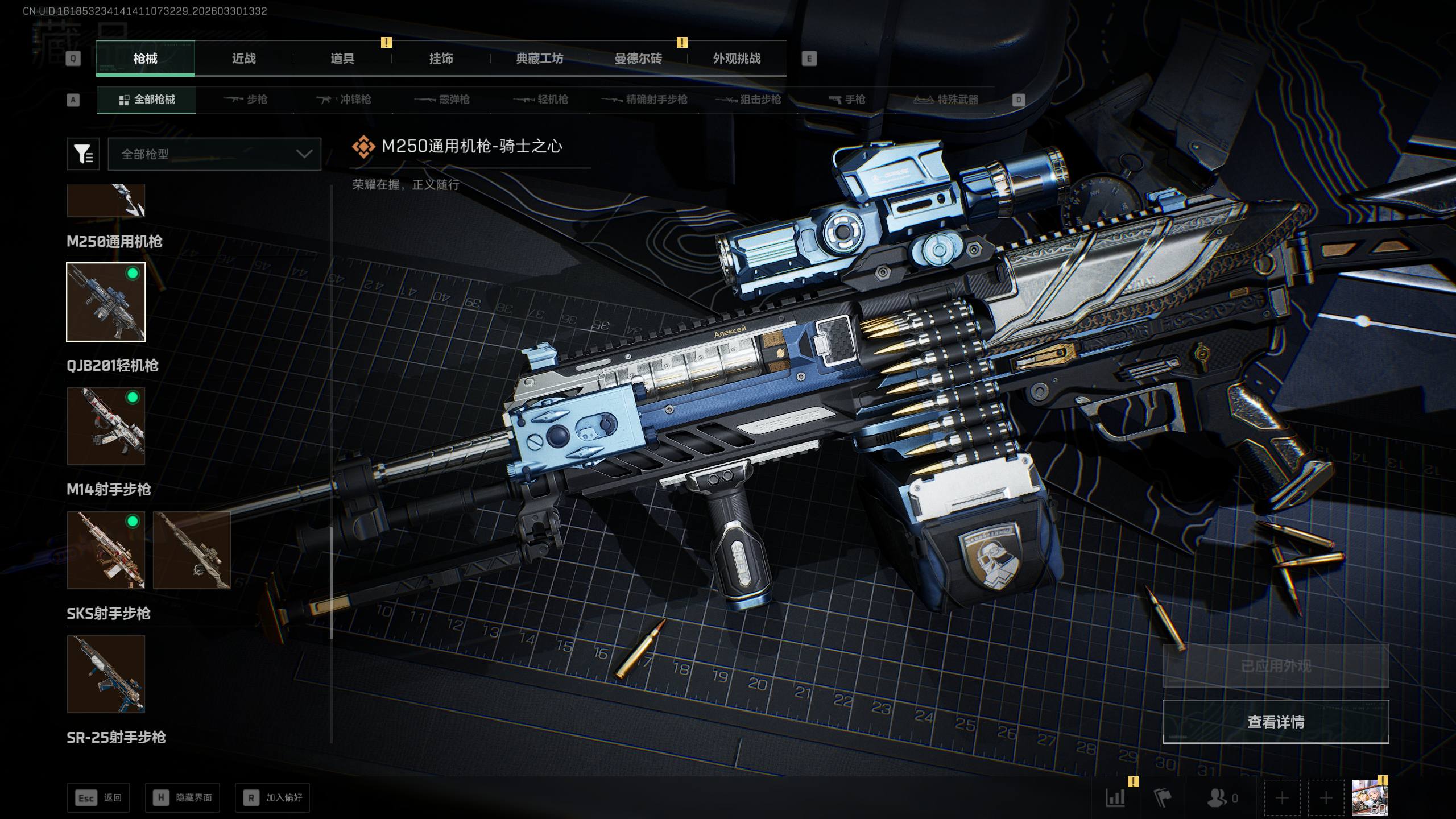The width and height of the screenshot is (1456, 819).
Task: Filter by 狙击步枪 sniper rifles
Action: coord(748,100)
